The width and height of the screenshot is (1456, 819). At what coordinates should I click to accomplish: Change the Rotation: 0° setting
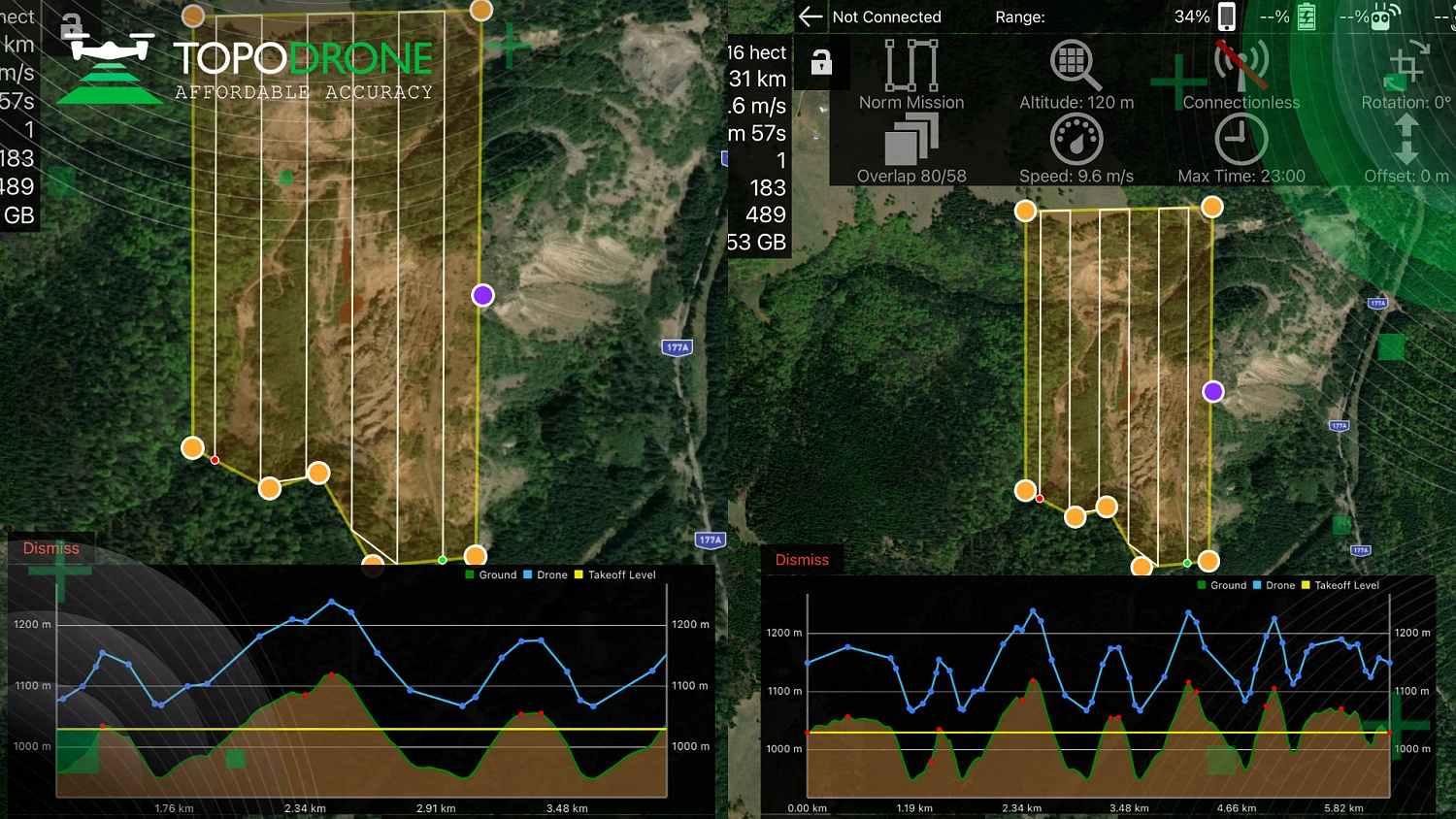[1406, 66]
